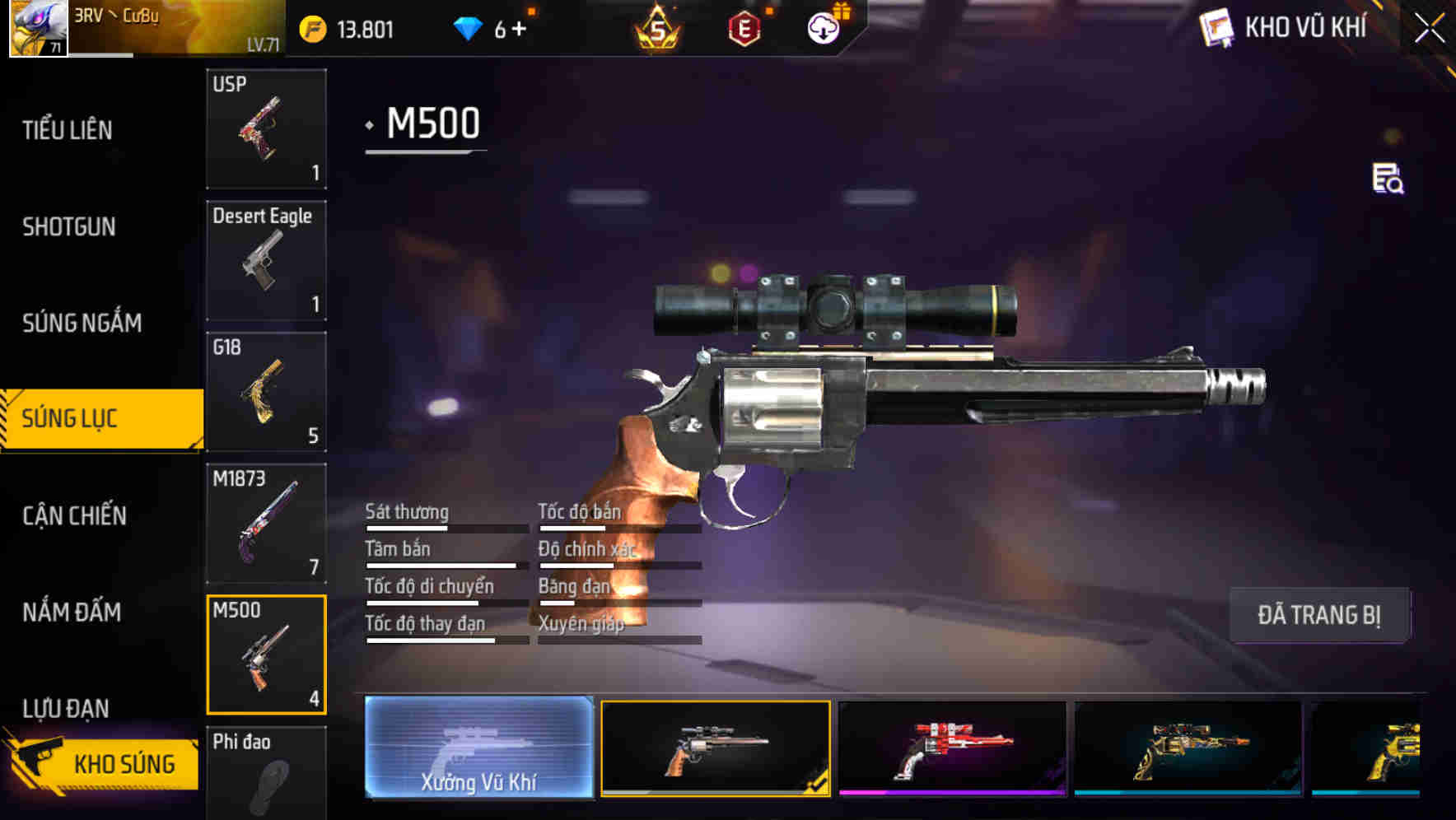
Task: Select the Desert Eagle weapon
Action: point(265,259)
